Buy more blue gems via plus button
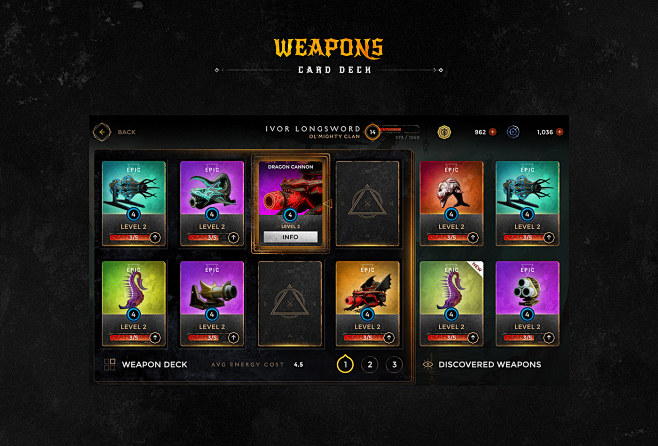The width and height of the screenshot is (658, 446). pyautogui.click(x=560, y=131)
